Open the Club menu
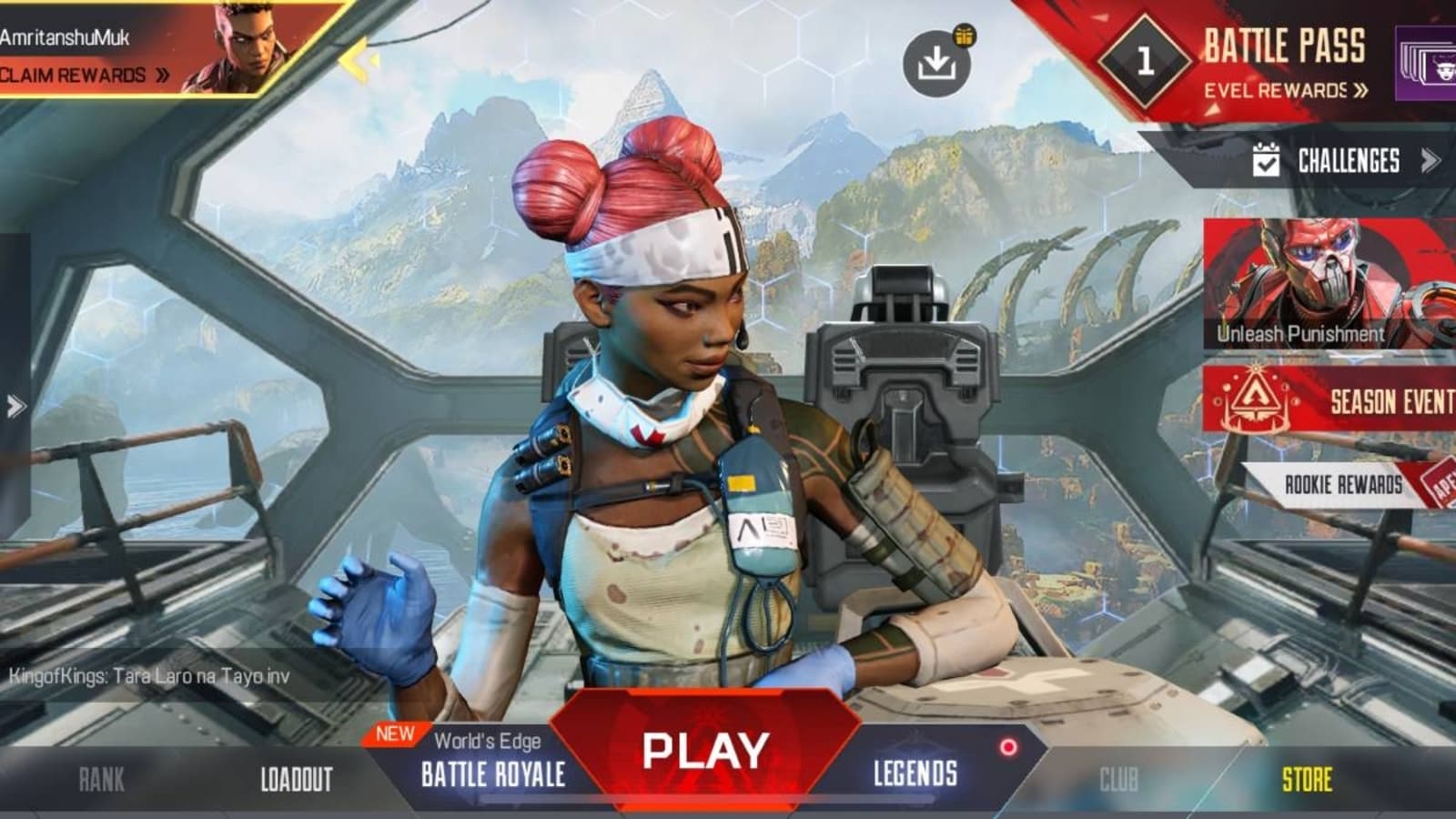Image resolution: width=1456 pixels, height=819 pixels. click(1118, 779)
